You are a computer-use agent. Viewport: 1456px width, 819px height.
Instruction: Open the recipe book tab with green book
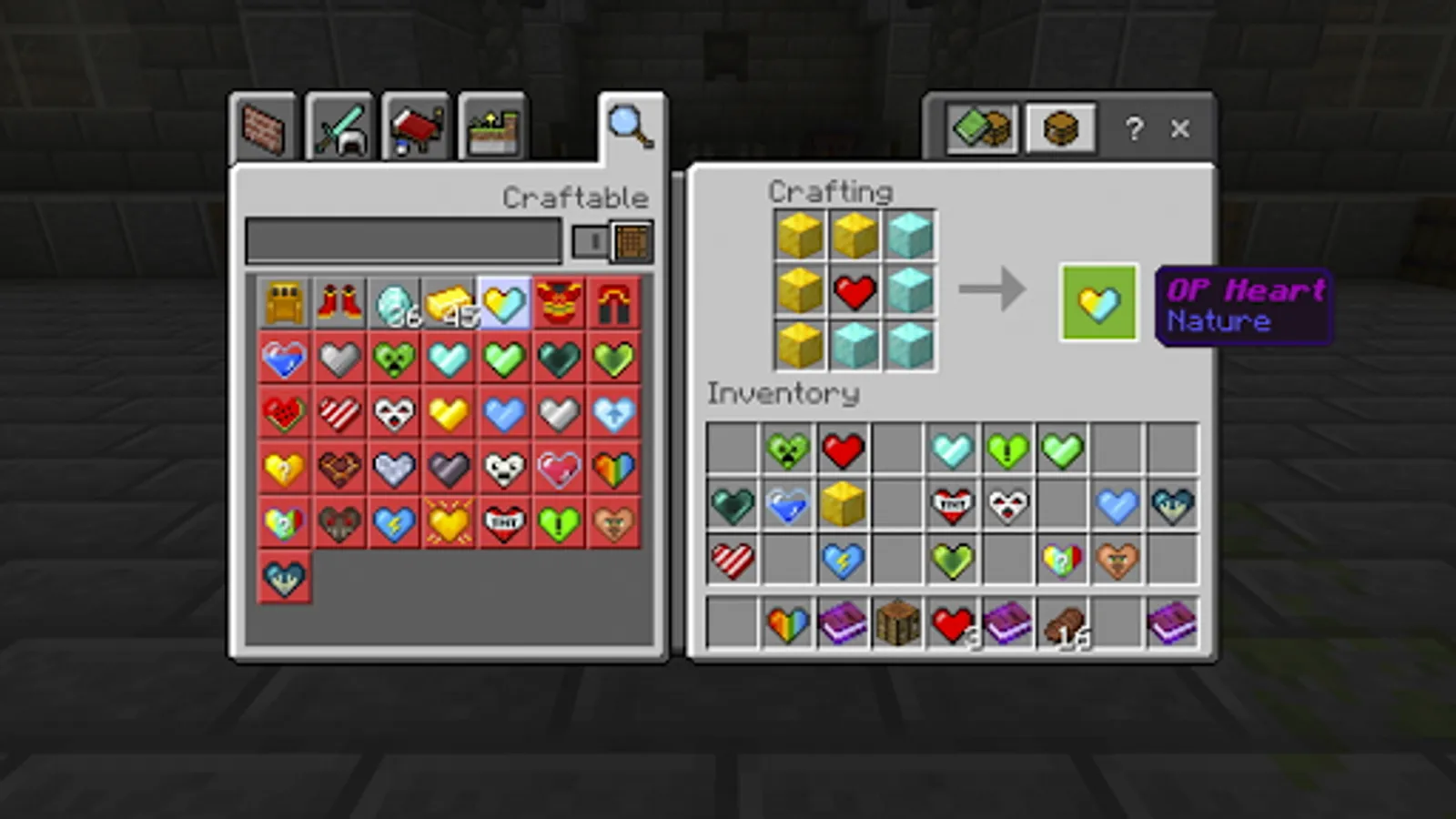(981, 128)
